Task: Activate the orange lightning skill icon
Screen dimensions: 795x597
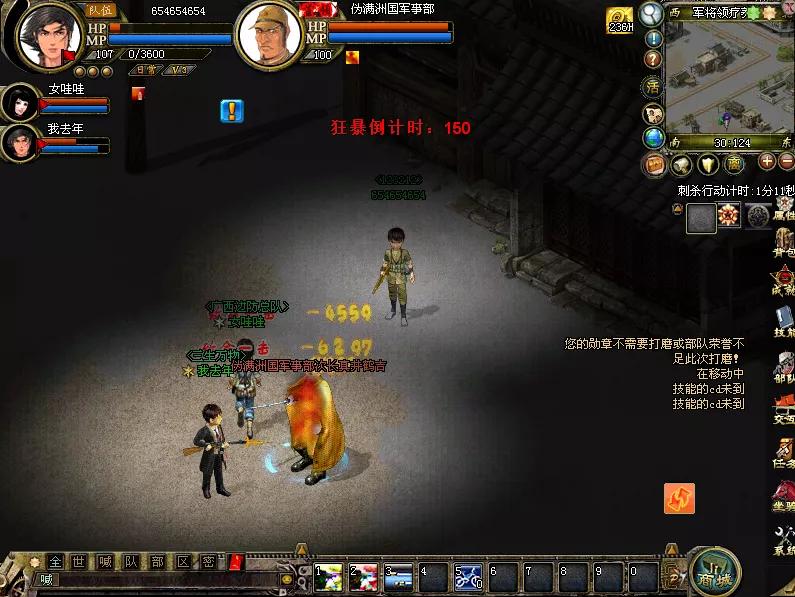Action: click(679, 498)
